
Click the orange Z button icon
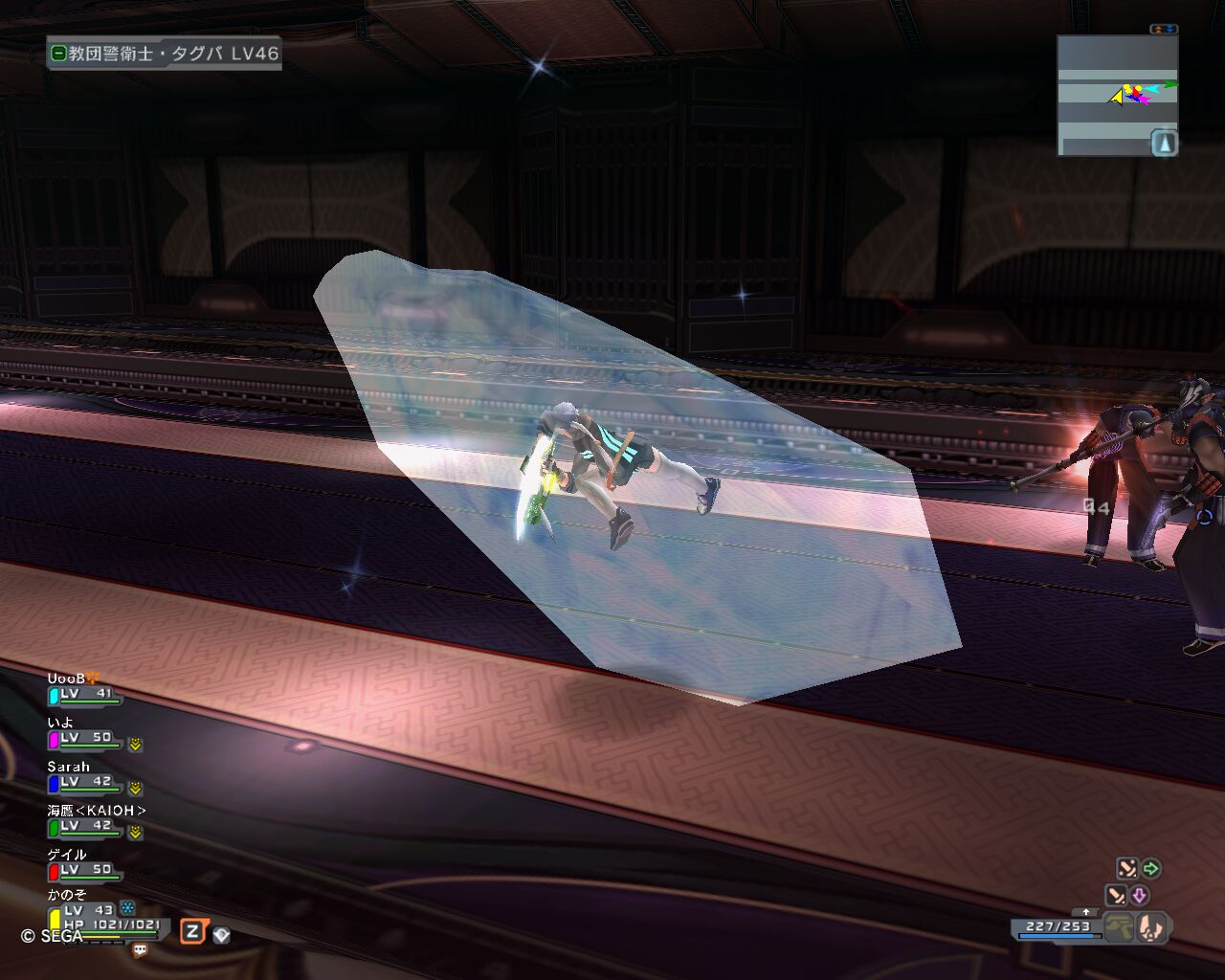click(x=193, y=931)
